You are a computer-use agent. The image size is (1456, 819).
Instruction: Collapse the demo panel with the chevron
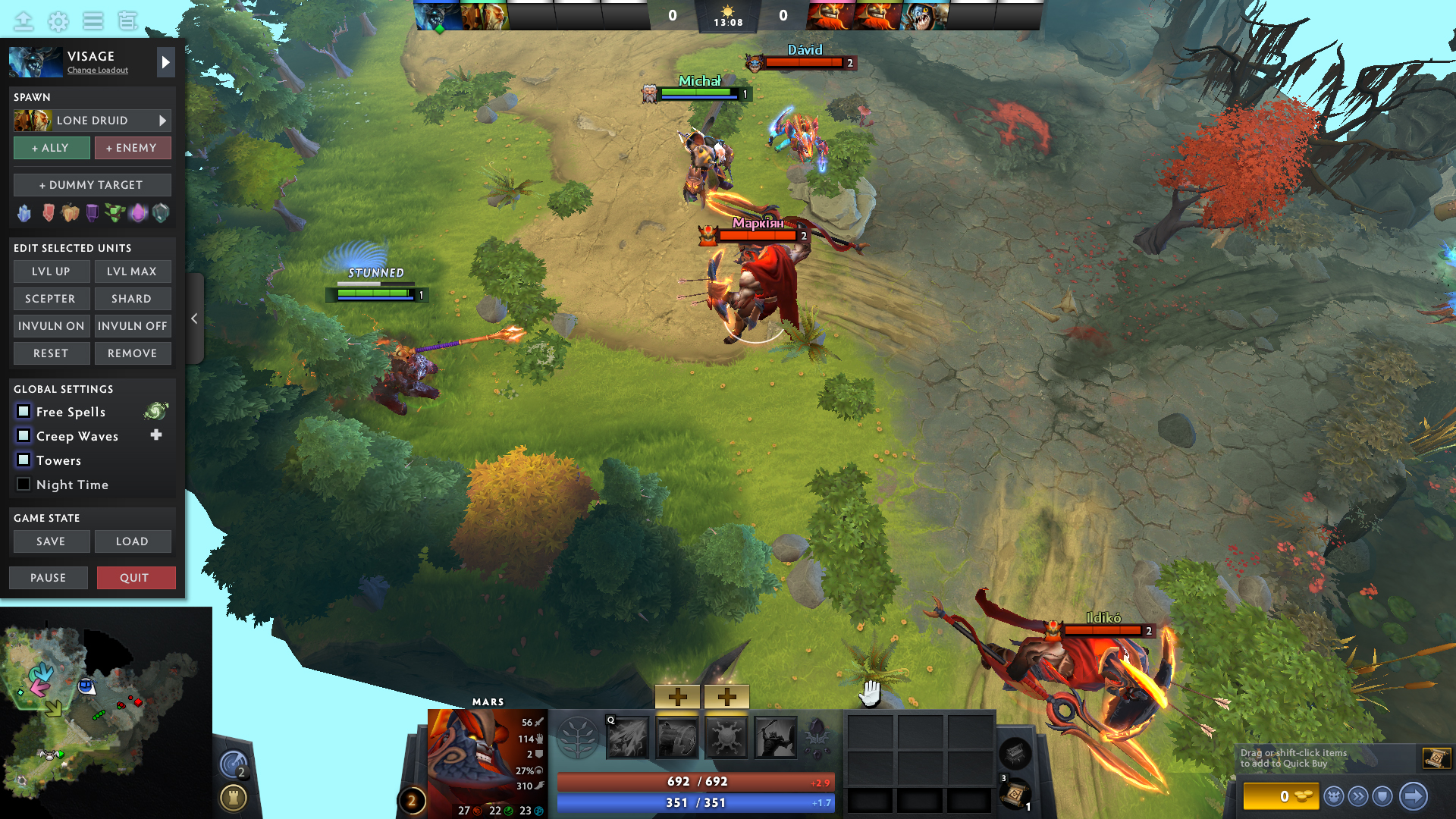point(194,318)
